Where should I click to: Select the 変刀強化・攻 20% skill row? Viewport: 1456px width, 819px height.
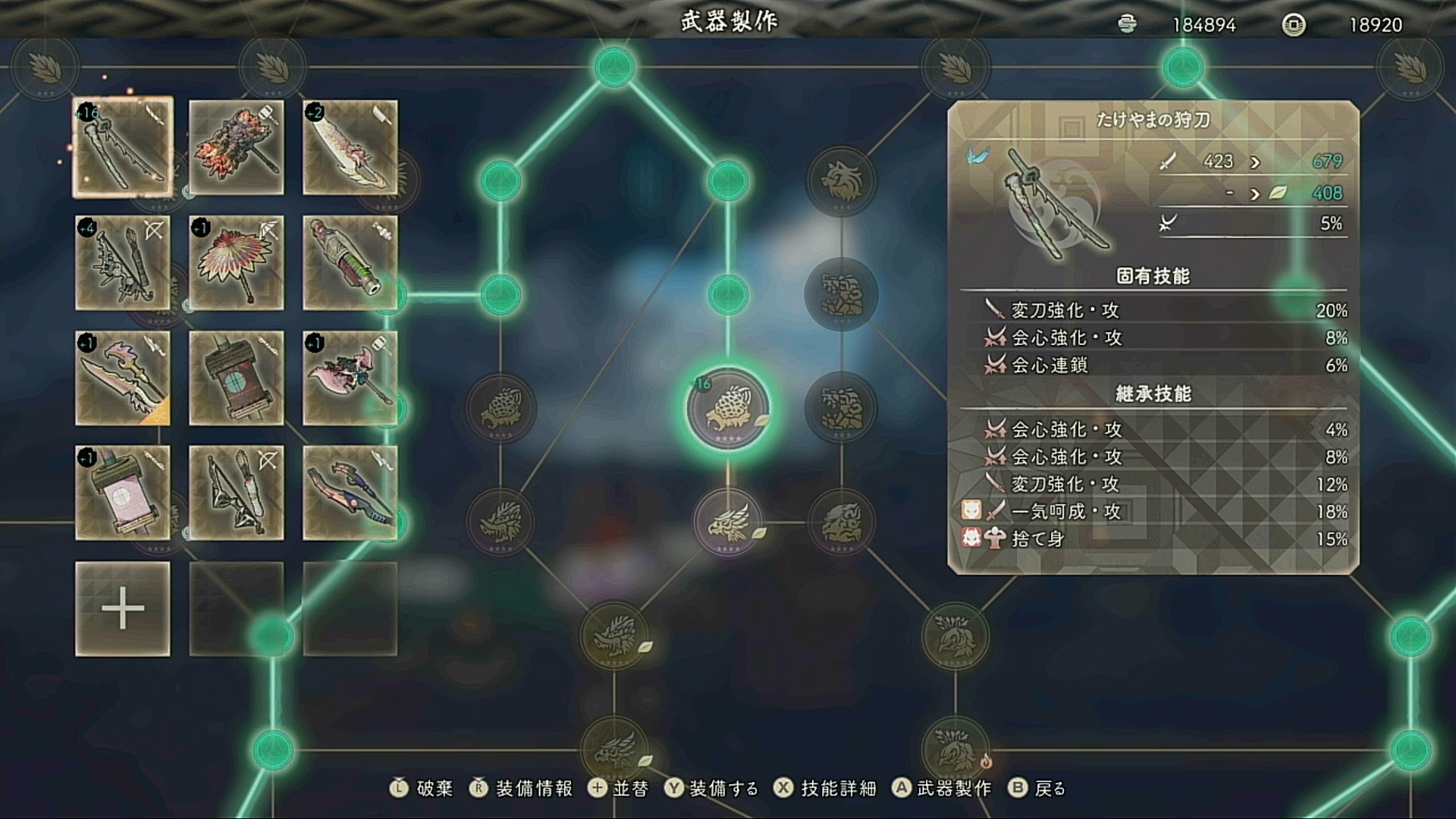1153,310
